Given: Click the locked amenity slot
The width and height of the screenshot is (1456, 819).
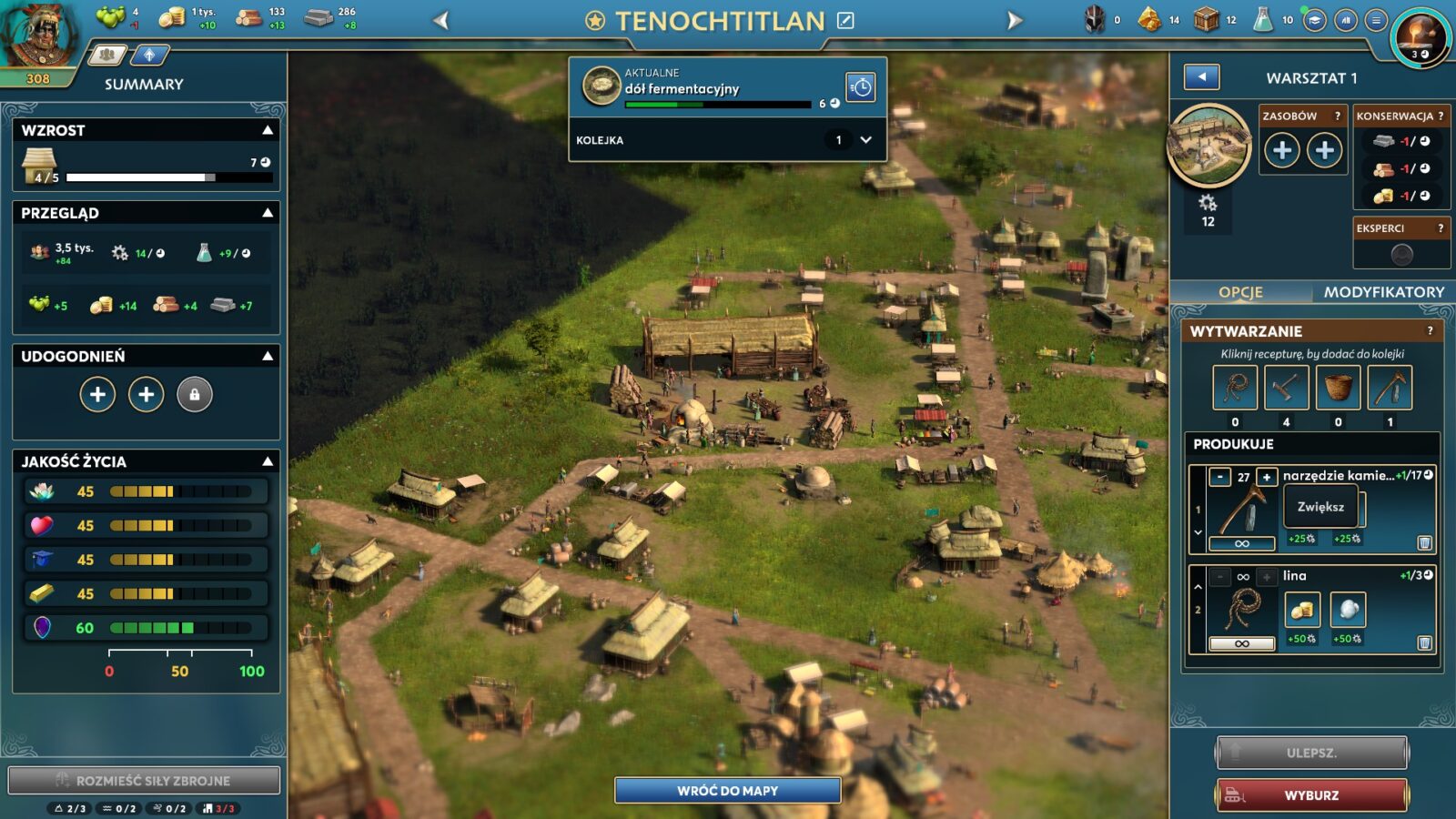Looking at the screenshot, I should (194, 395).
